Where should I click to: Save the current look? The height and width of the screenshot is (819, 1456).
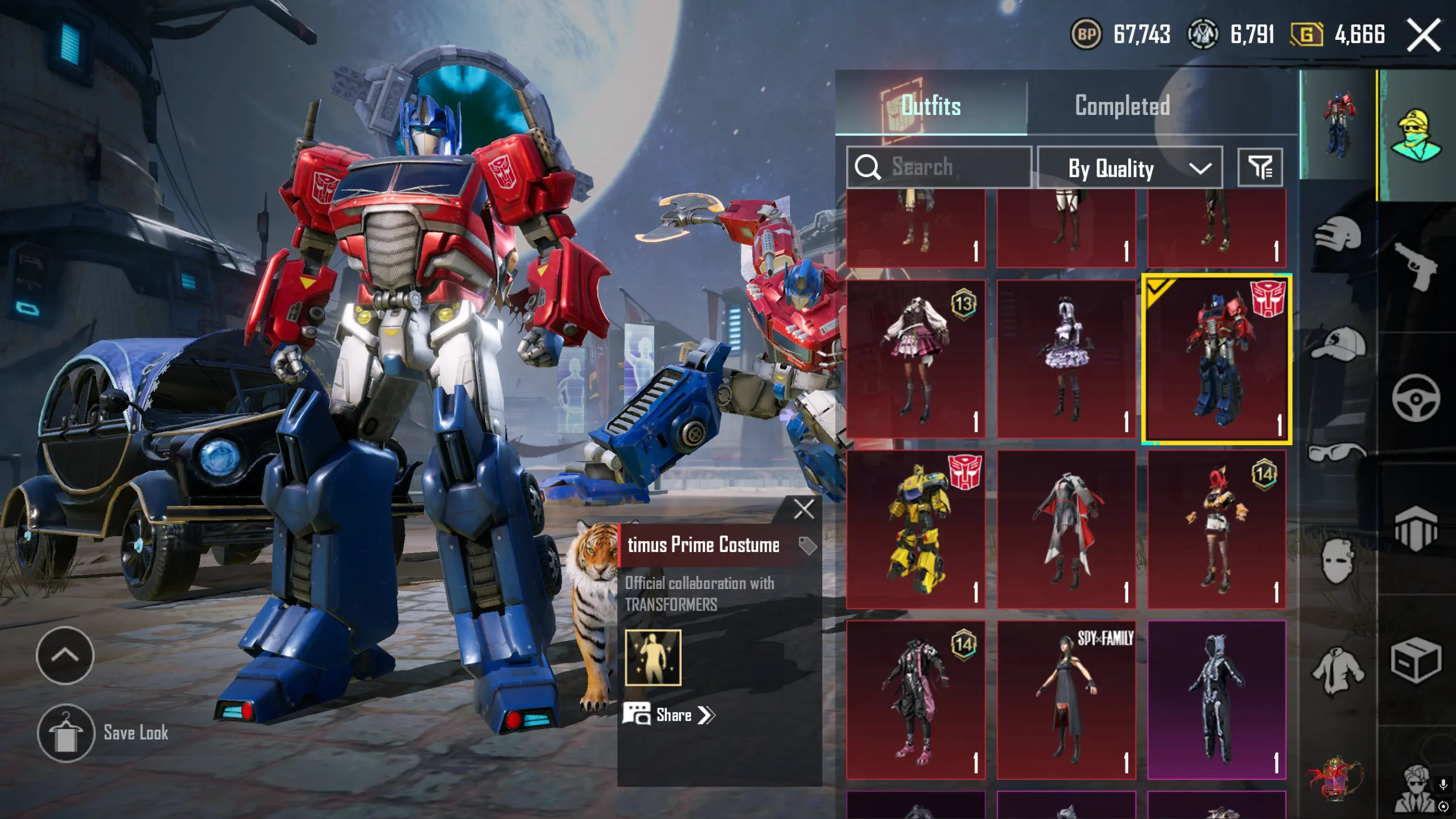[66, 733]
